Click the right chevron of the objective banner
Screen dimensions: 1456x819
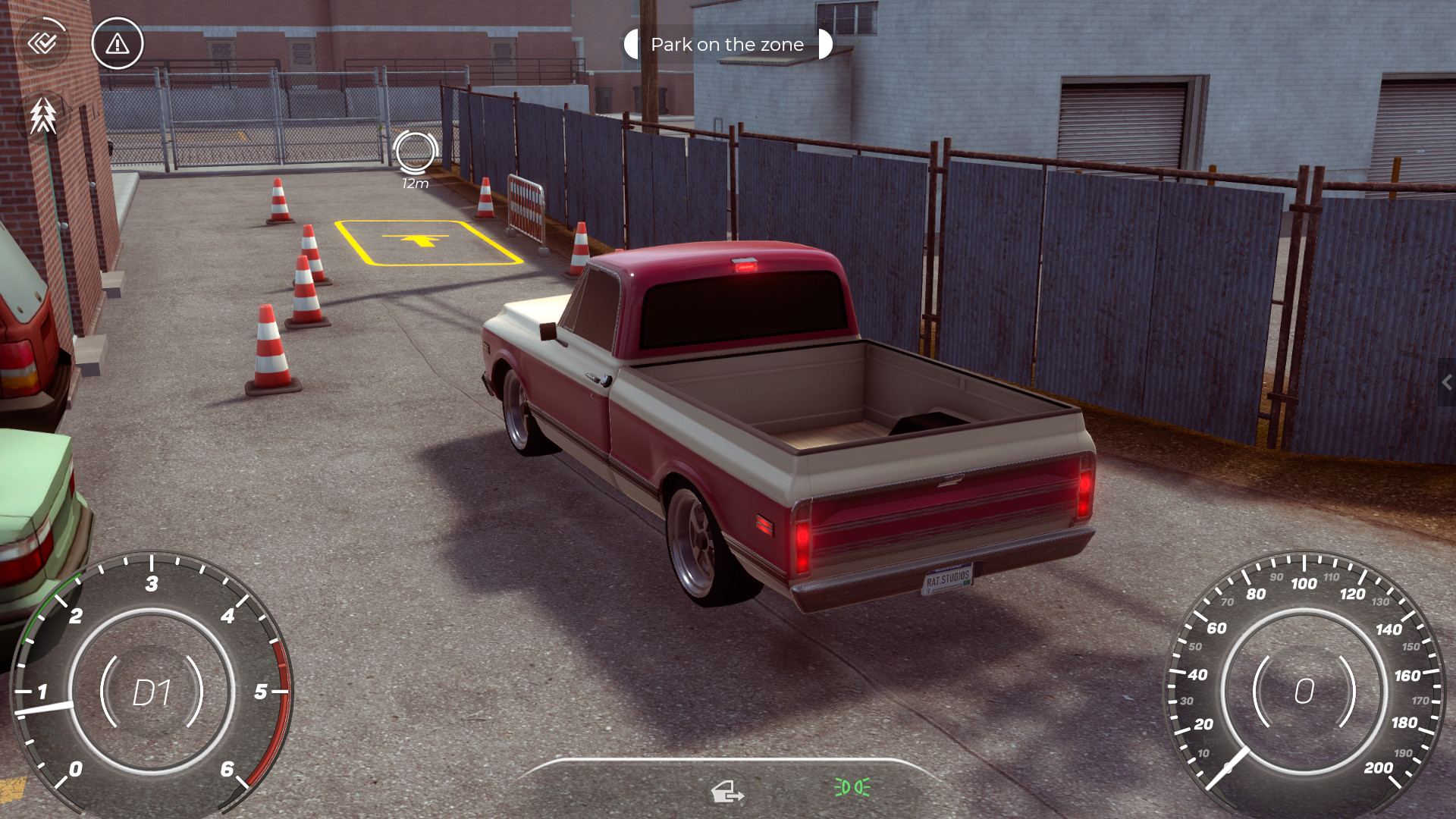click(827, 44)
